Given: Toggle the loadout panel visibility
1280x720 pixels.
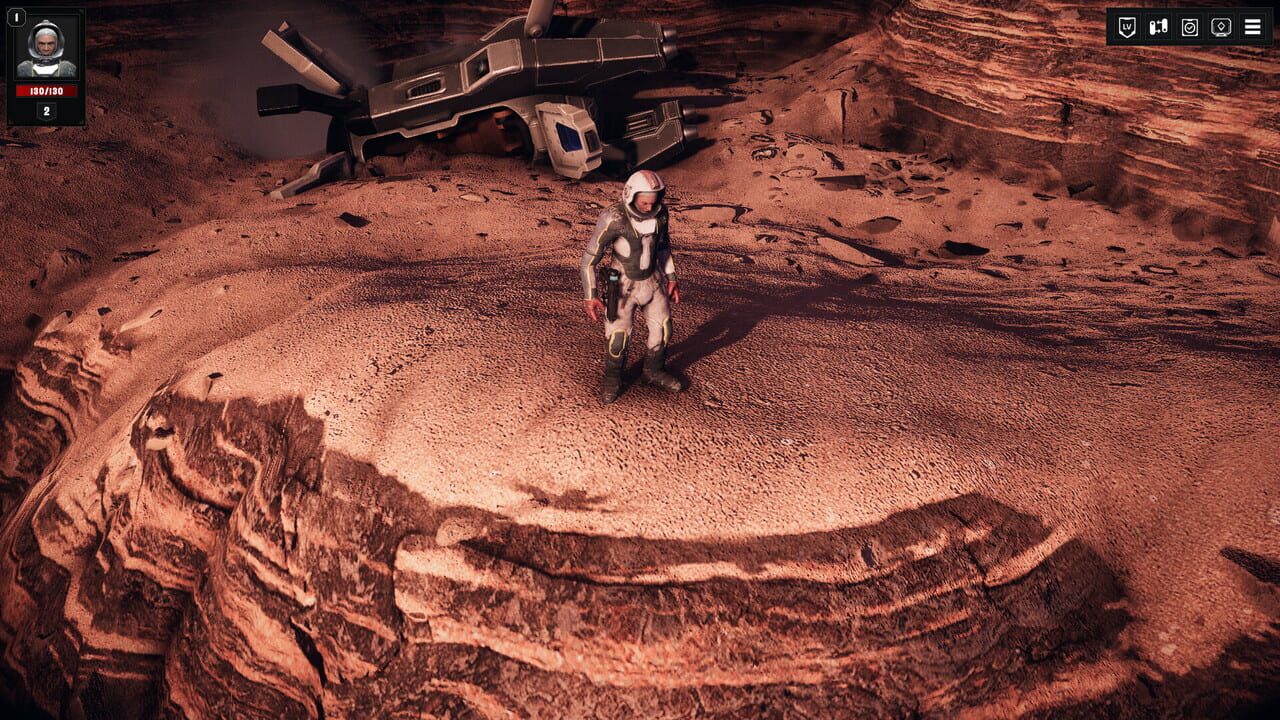Looking at the screenshot, I should tap(1158, 27).
